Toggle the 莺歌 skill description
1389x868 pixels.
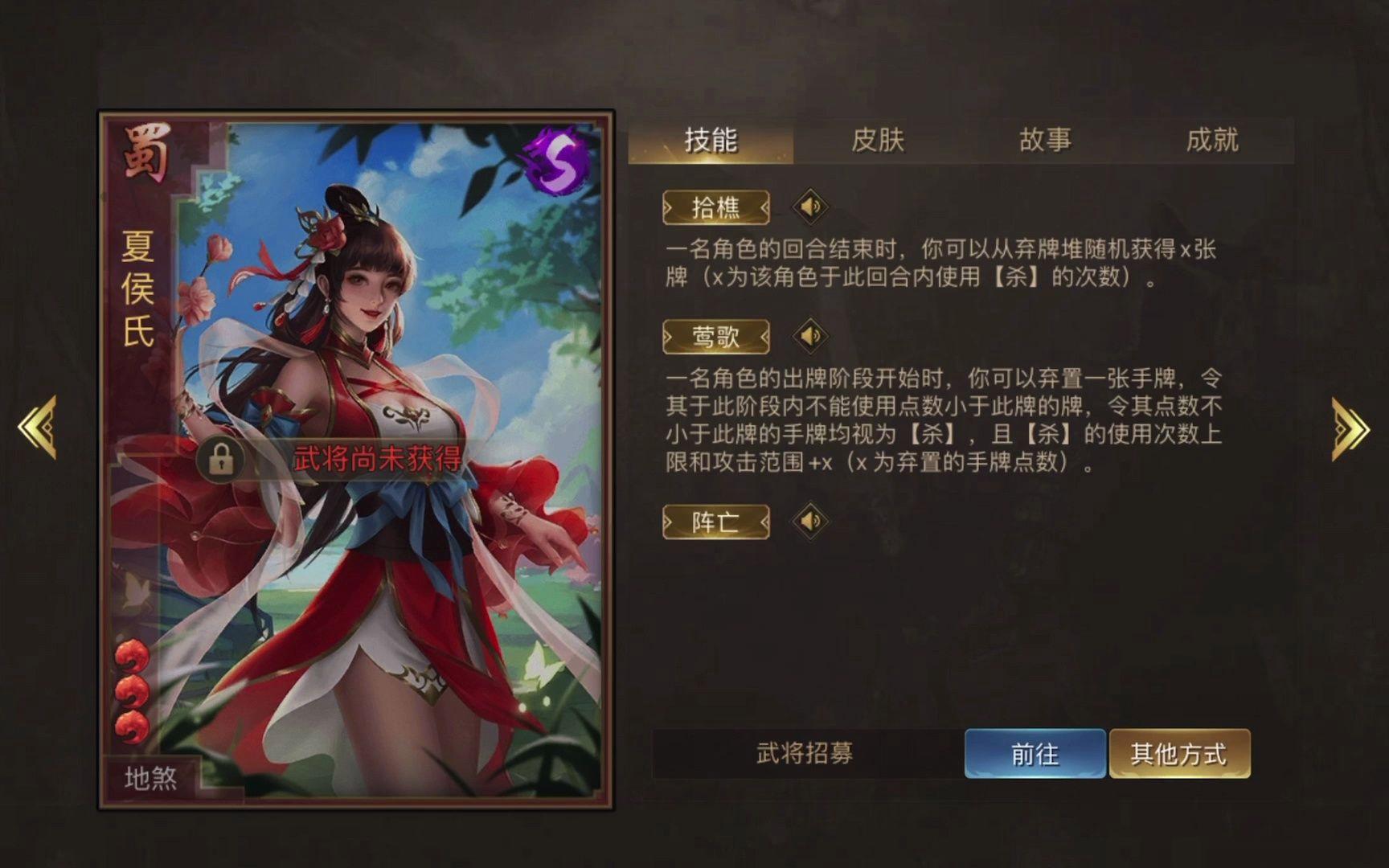pyautogui.click(x=715, y=338)
